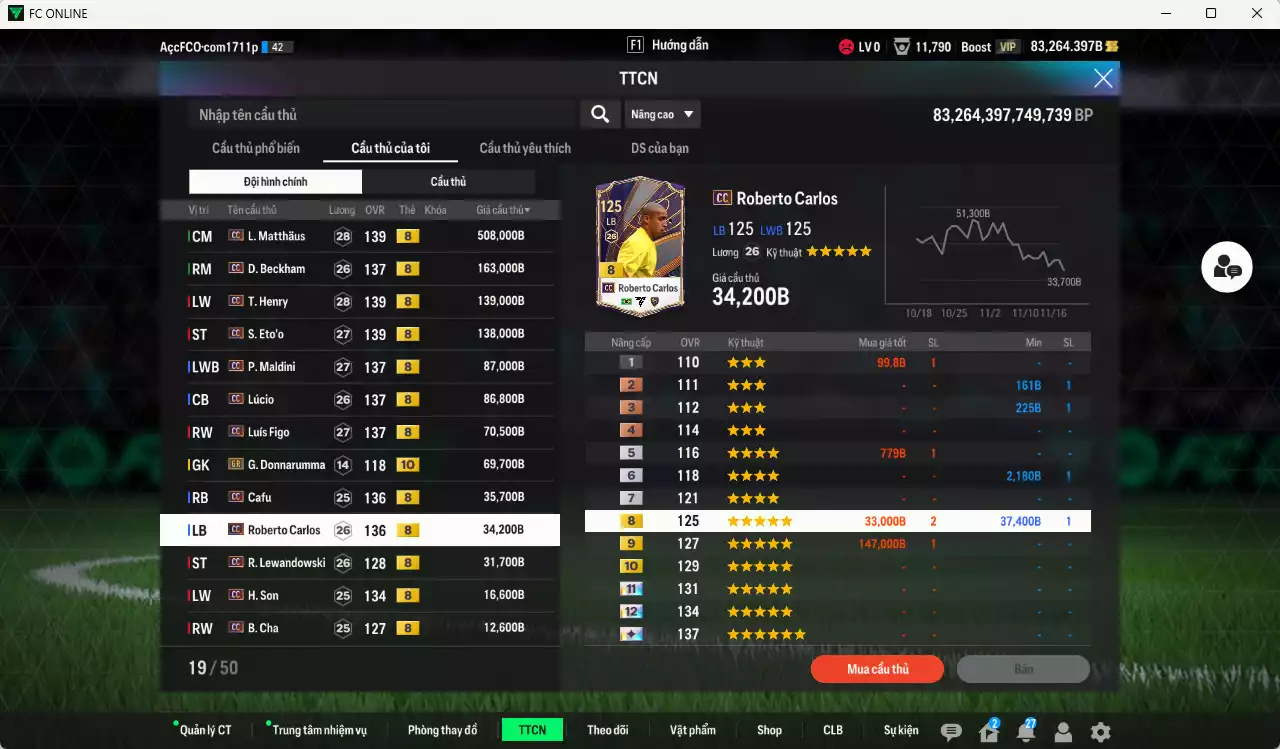Click the gold coins BP icon

coord(1113,46)
